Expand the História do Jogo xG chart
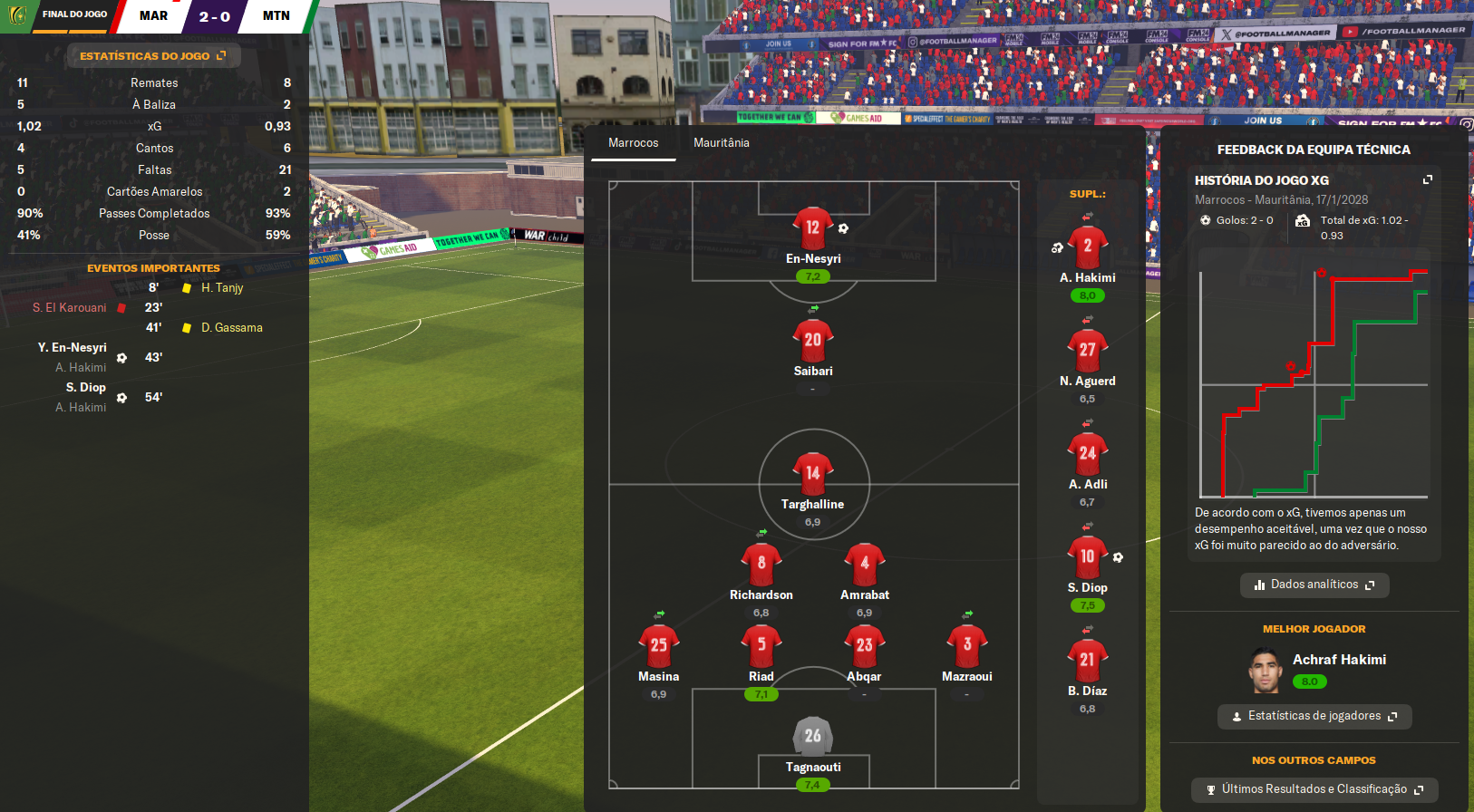 (1427, 180)
